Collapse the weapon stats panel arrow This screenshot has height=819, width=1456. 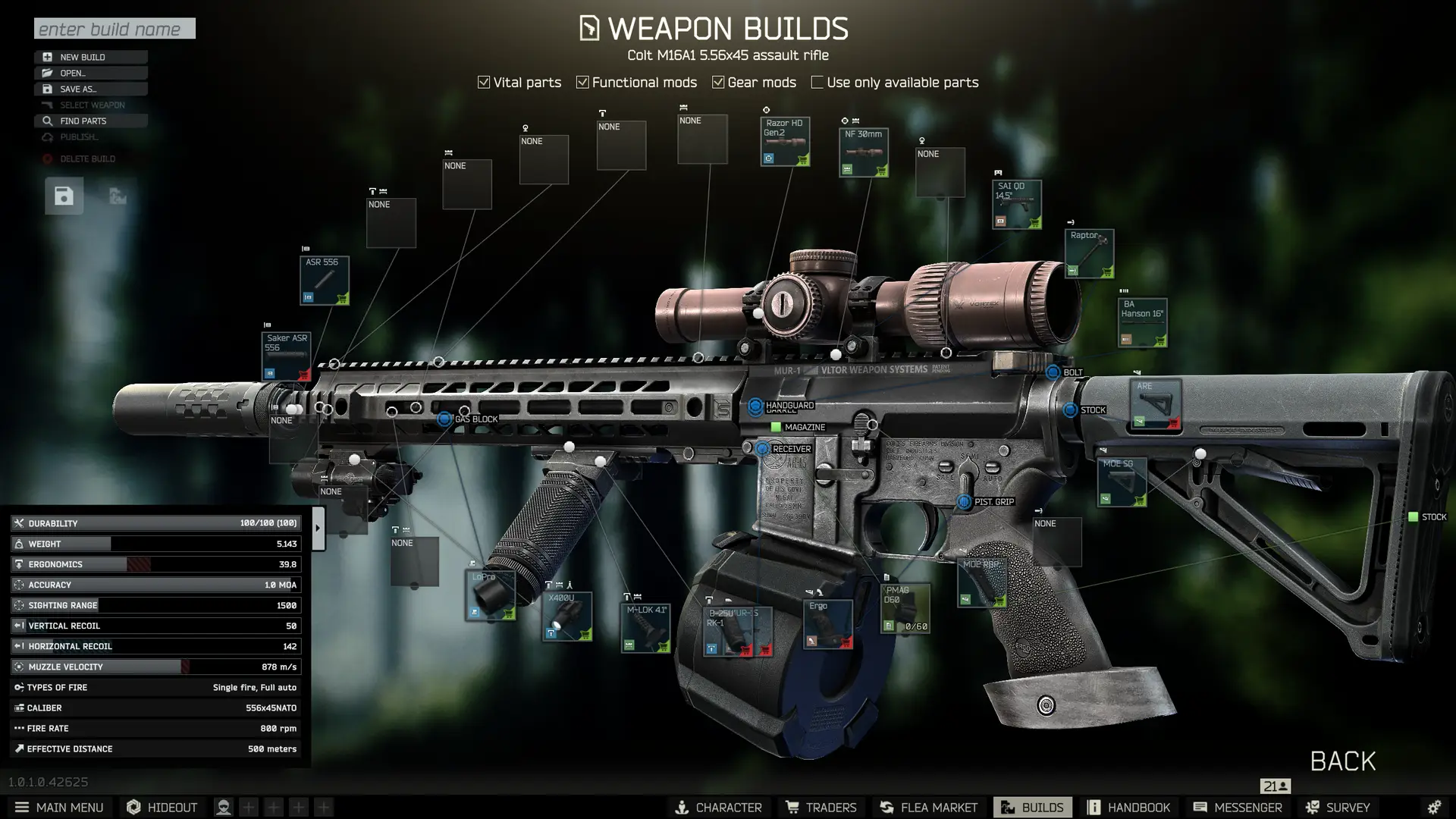(318, 528)
